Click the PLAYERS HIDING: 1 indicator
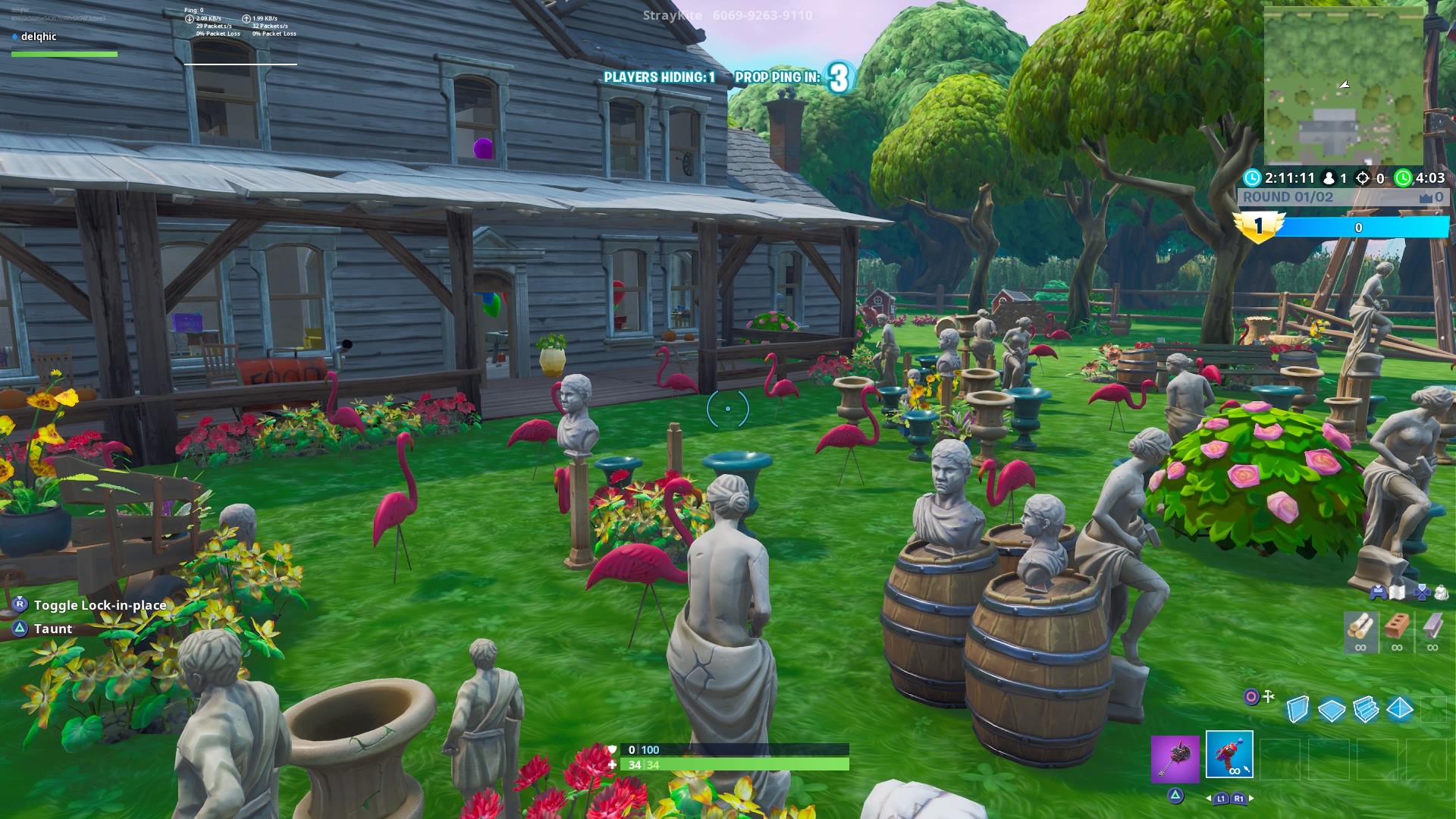 (x=660, y=76)
